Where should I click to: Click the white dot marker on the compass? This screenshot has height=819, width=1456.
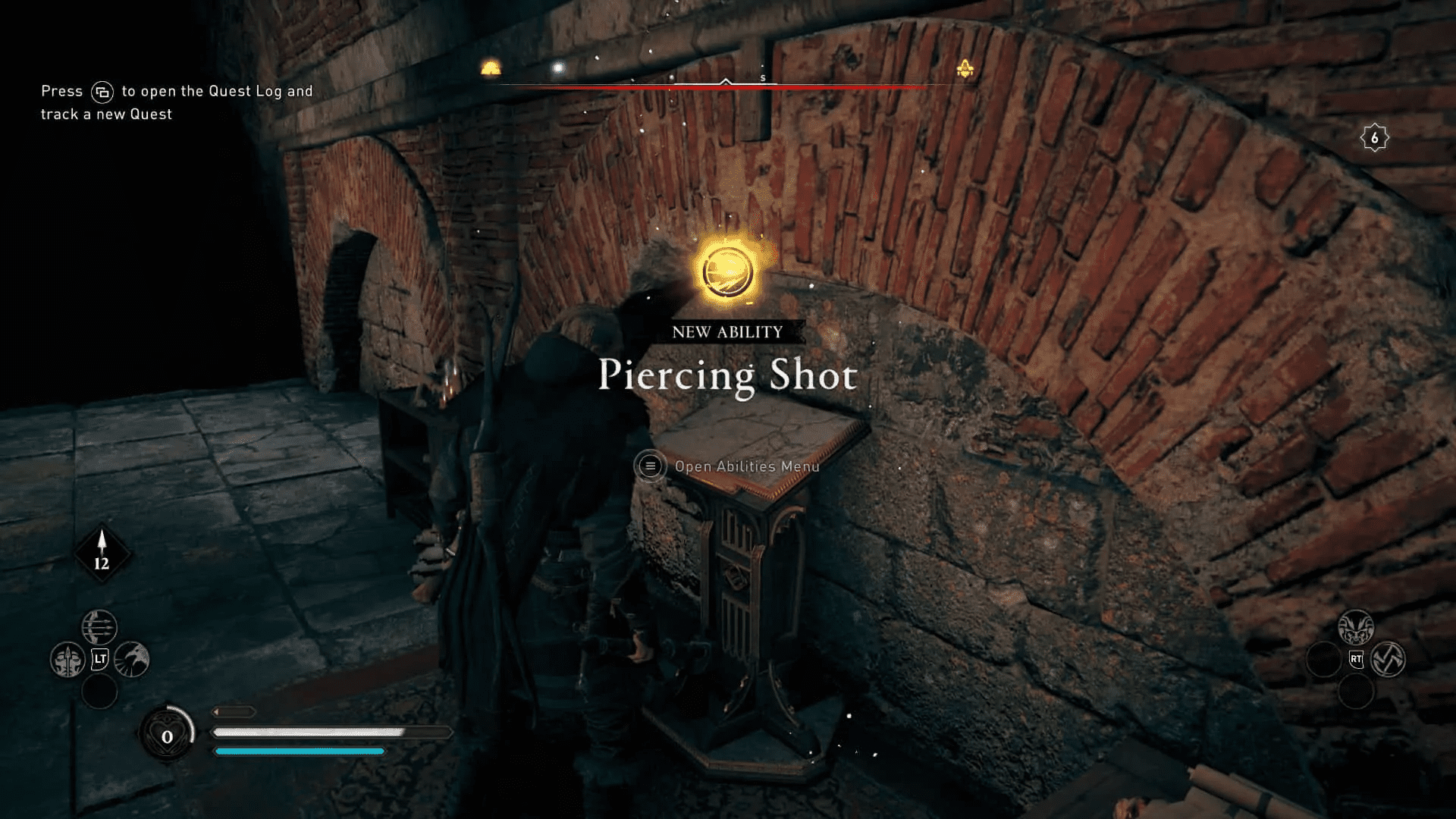(559, 68)
